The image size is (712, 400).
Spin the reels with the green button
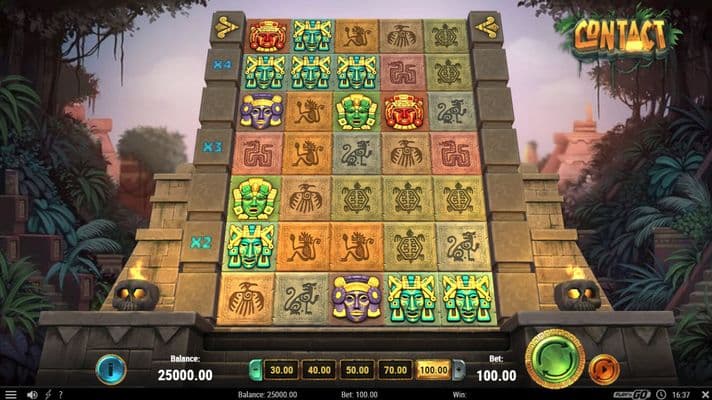(555, 358)
